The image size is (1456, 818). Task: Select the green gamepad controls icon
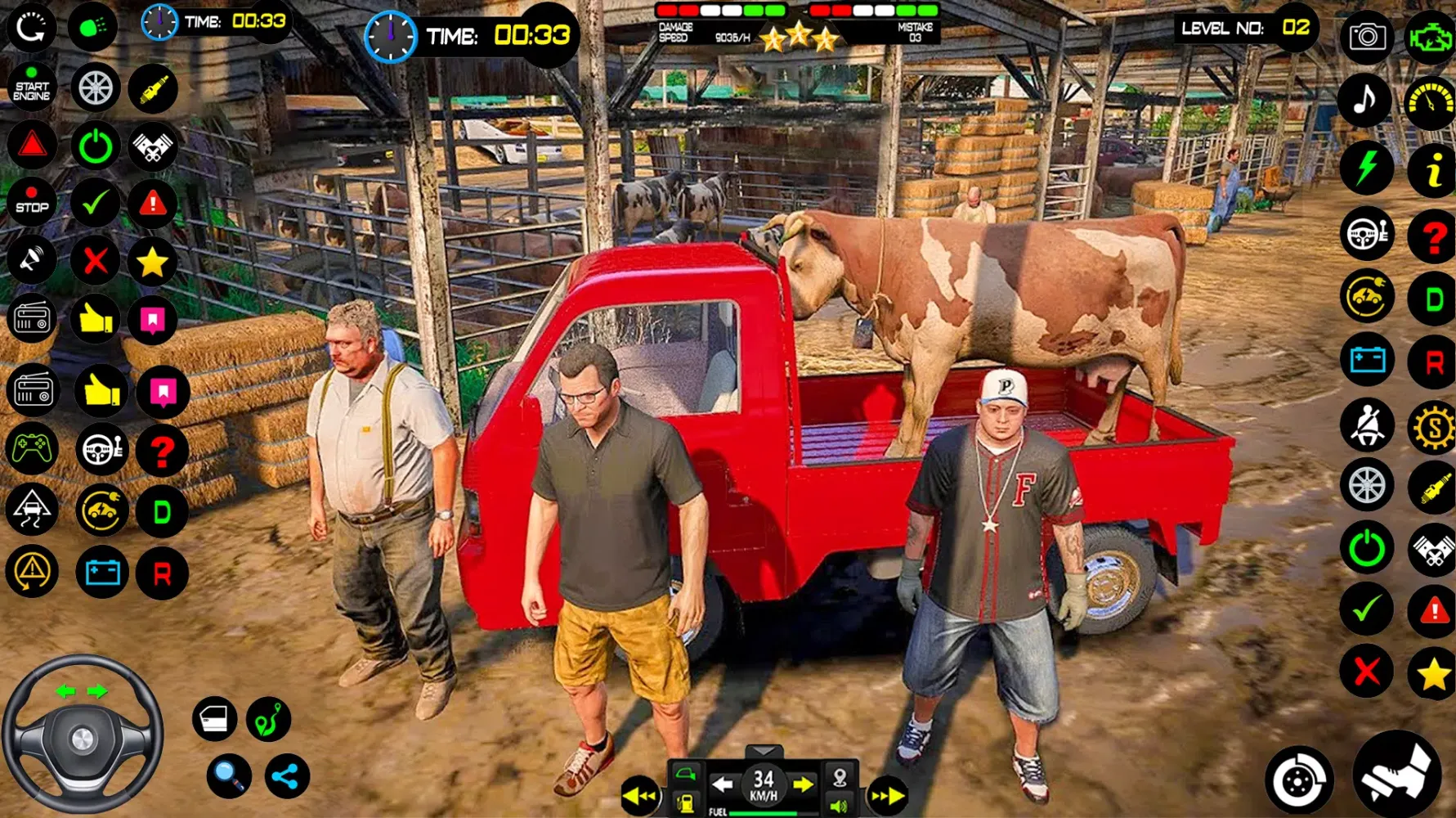pos(32,448)
